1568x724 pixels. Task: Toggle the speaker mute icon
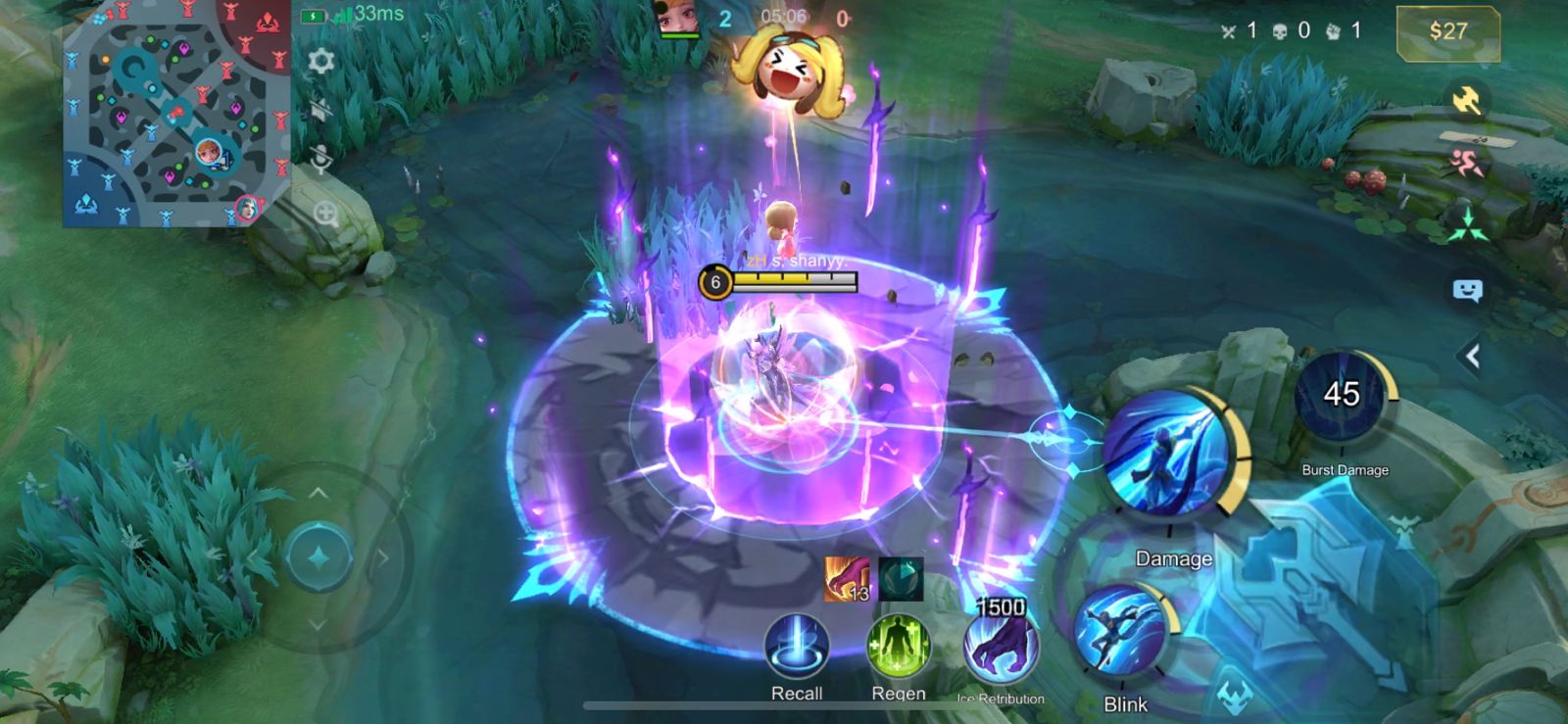pyautogui.click(x=320, y=109)
